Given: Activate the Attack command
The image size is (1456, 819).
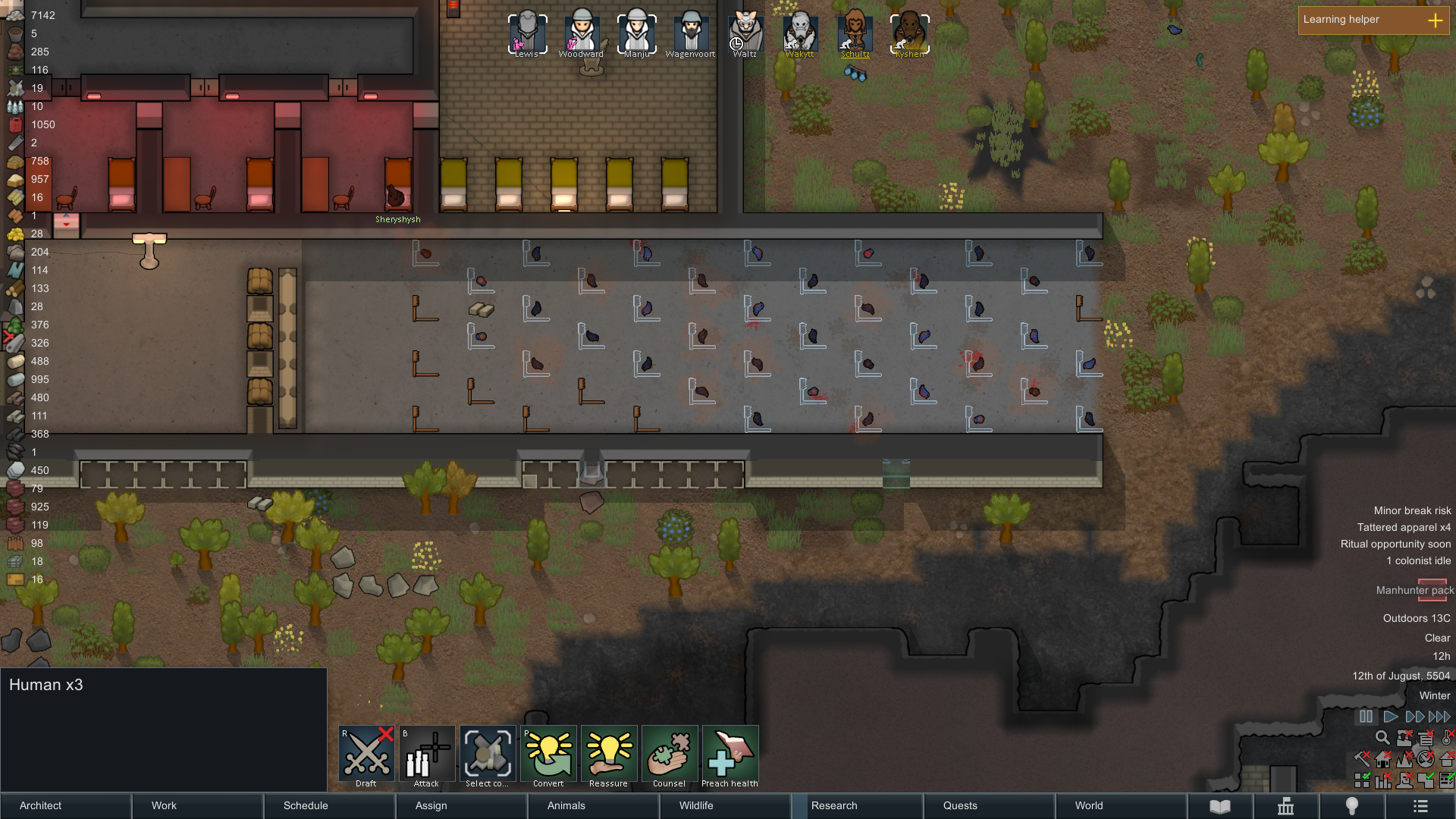Looking at the screenshot, I should click(x=427, y=754).
